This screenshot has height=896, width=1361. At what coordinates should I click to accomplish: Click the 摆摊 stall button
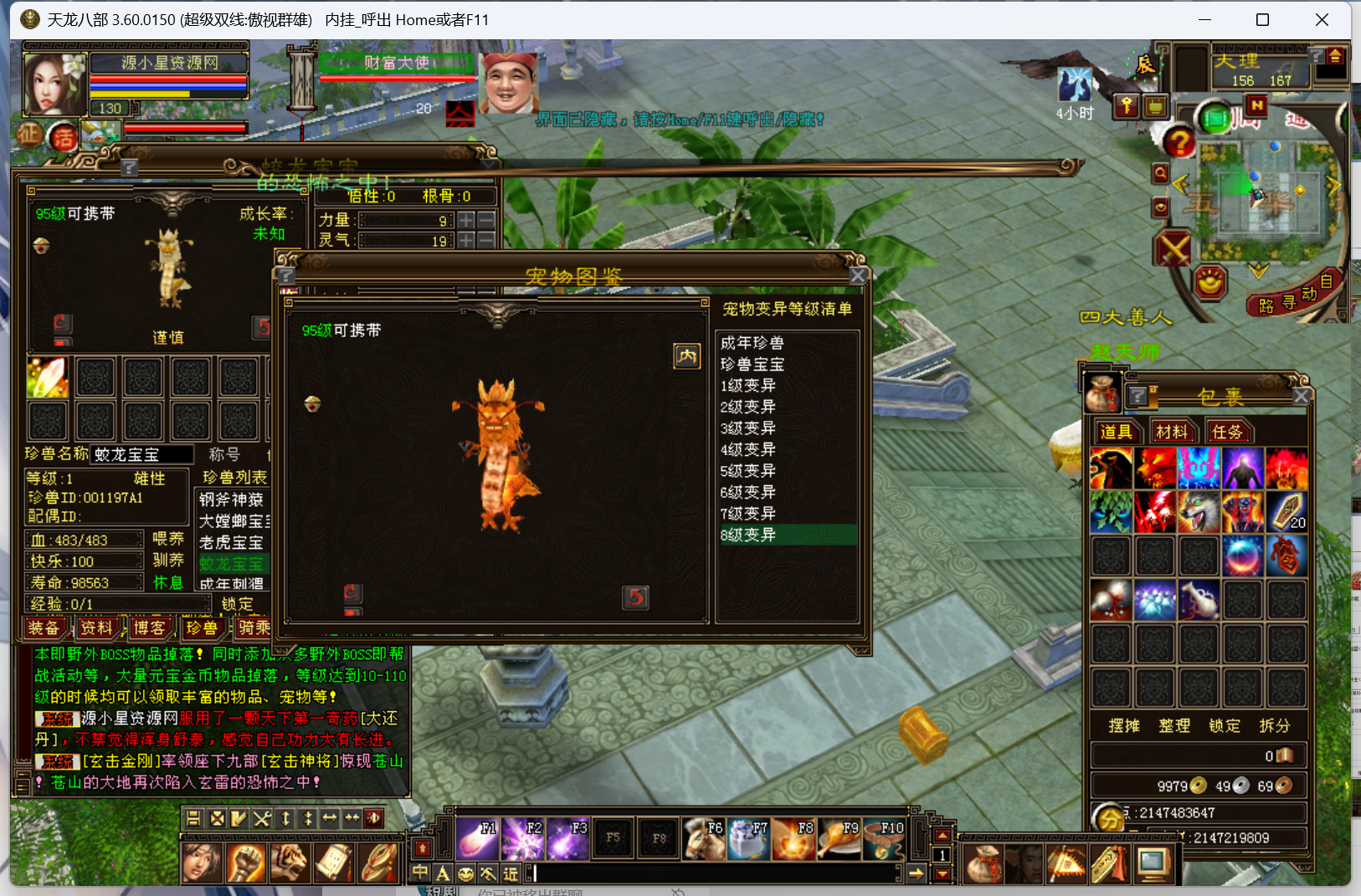(x=1123, y=725)
